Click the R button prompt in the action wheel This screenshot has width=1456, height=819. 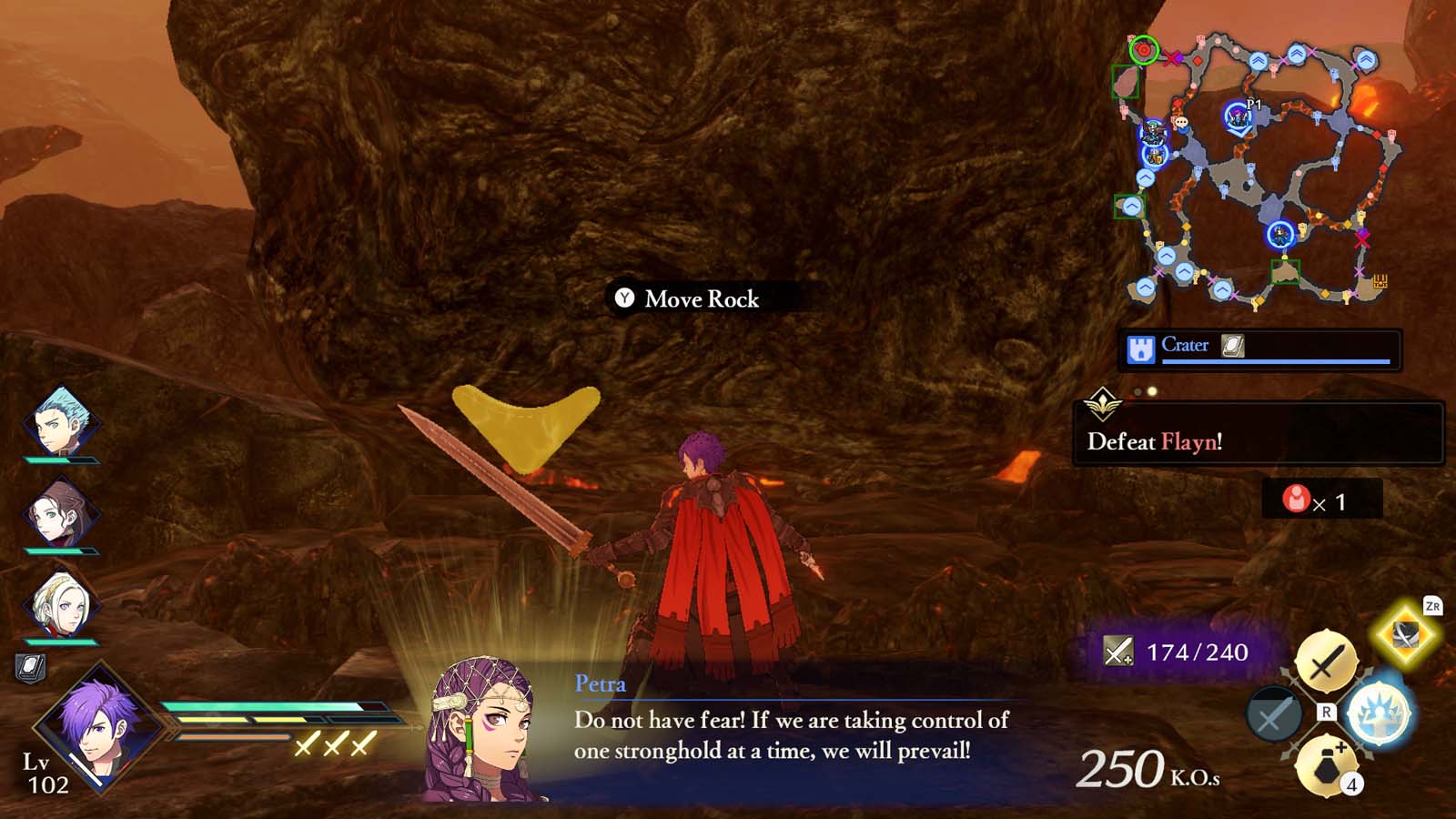[x=1326, y=711]
